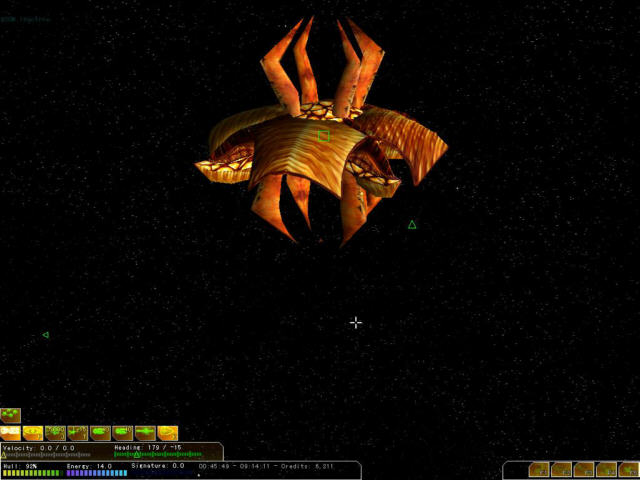Select the pale white-yellow icon starting the command row

(10, 433)
